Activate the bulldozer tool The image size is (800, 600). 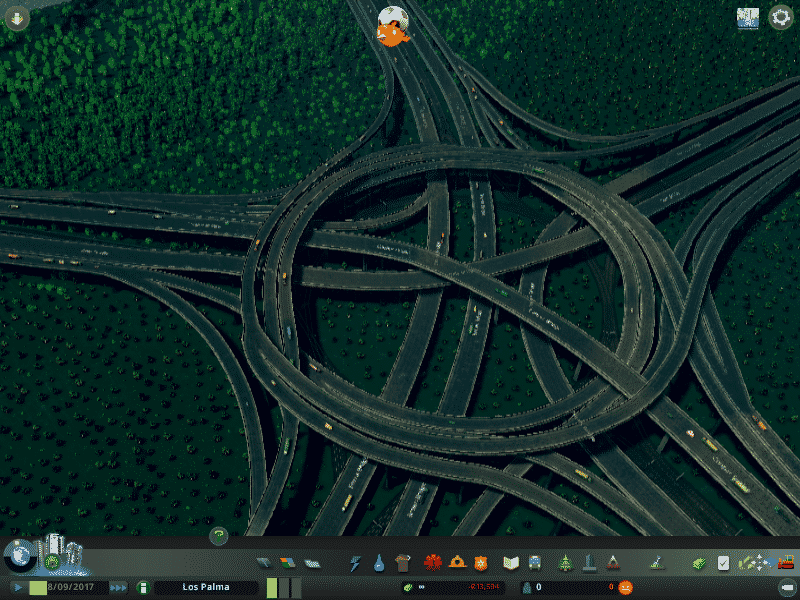pos(785,563)
